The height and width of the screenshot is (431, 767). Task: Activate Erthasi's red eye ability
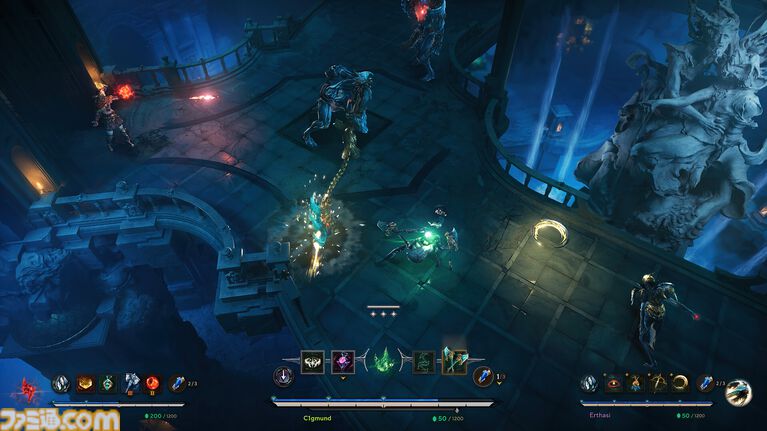click(x=614, y=382)
